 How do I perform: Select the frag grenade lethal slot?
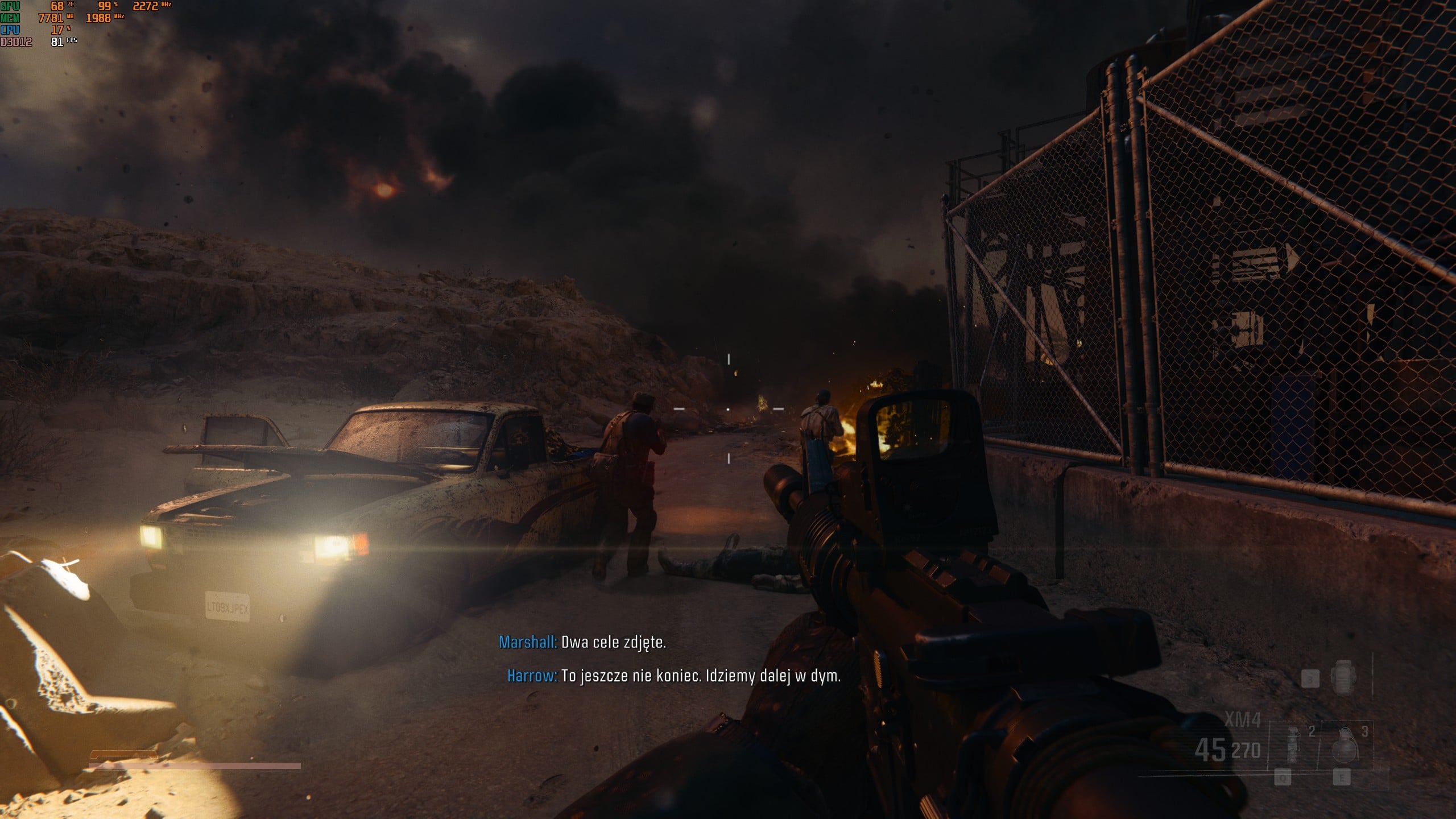[1345, 746]
